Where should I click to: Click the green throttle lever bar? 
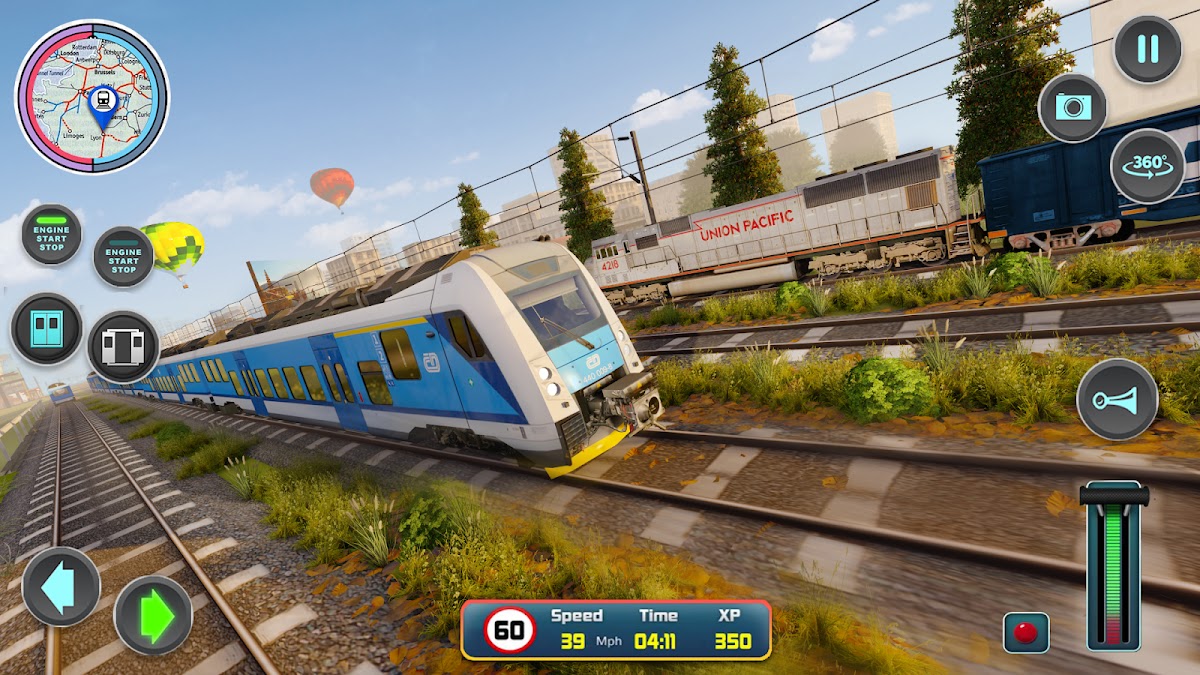[x=1113, y=570]
